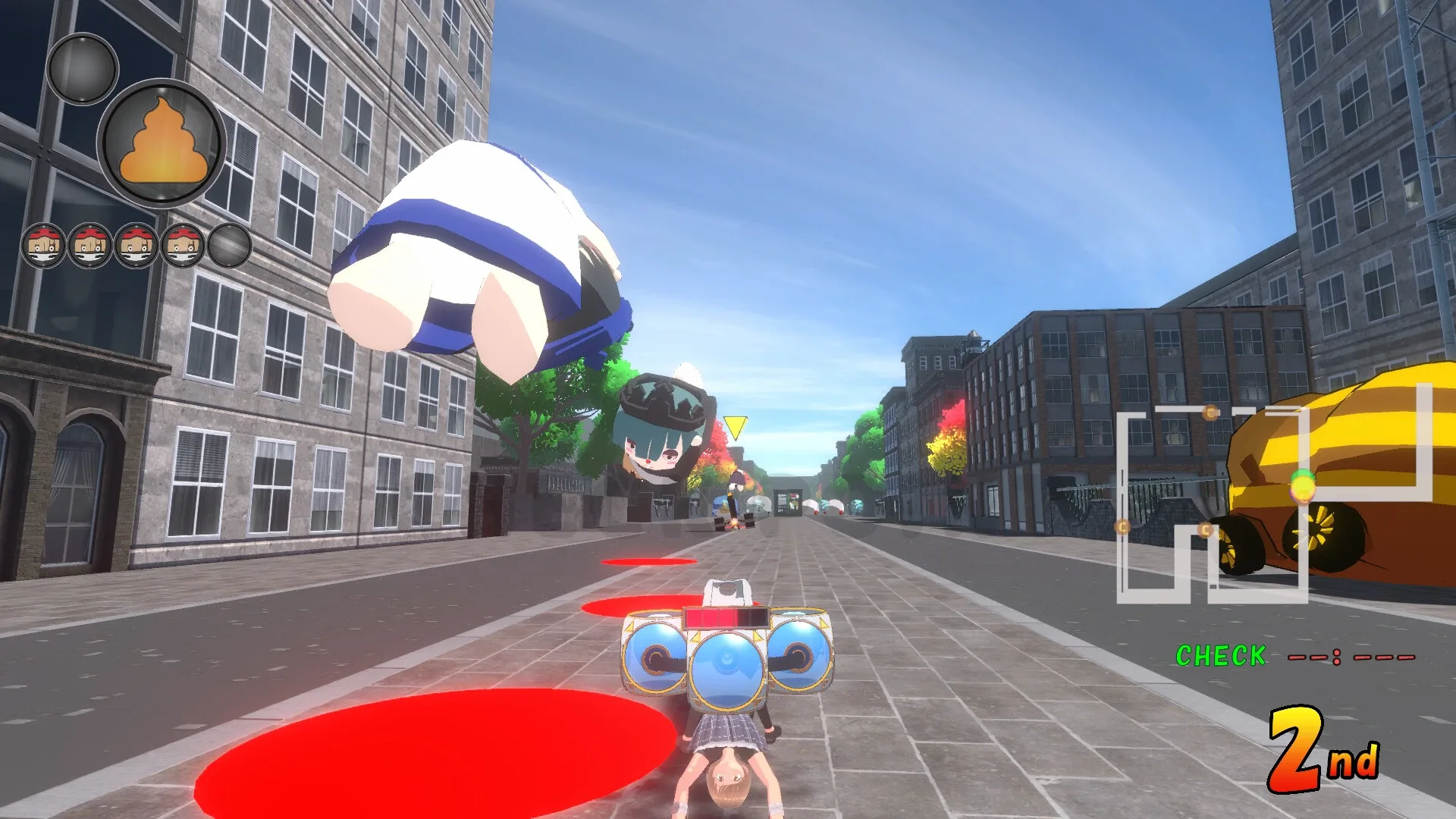The width and height of the screenshot is (1456, 819).
Task: Toggle the top C marker on the minimap
Action: point(1209,412)
